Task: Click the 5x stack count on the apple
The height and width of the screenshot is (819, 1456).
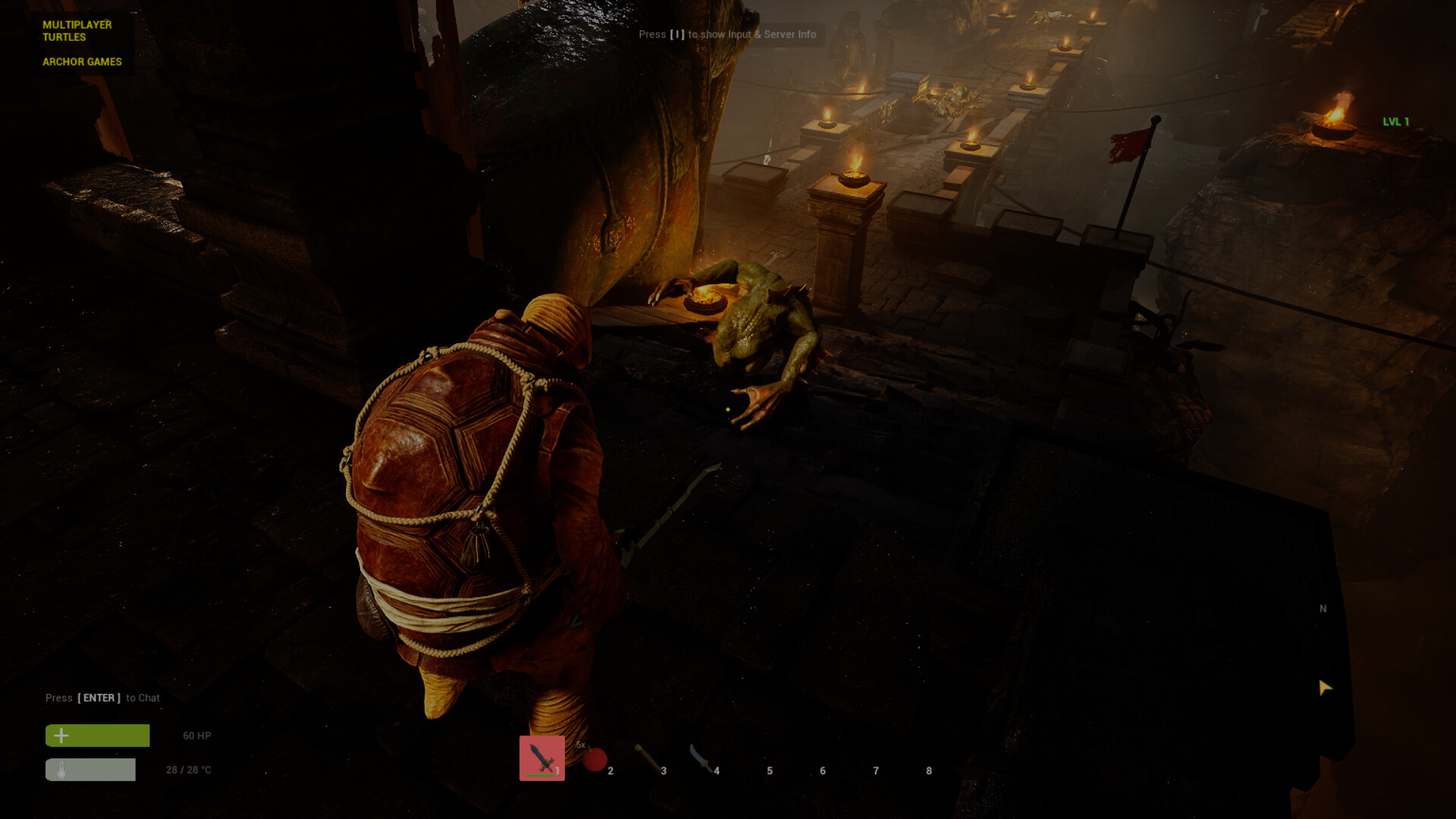Action: pyautogui.click(x=581, y=746)
